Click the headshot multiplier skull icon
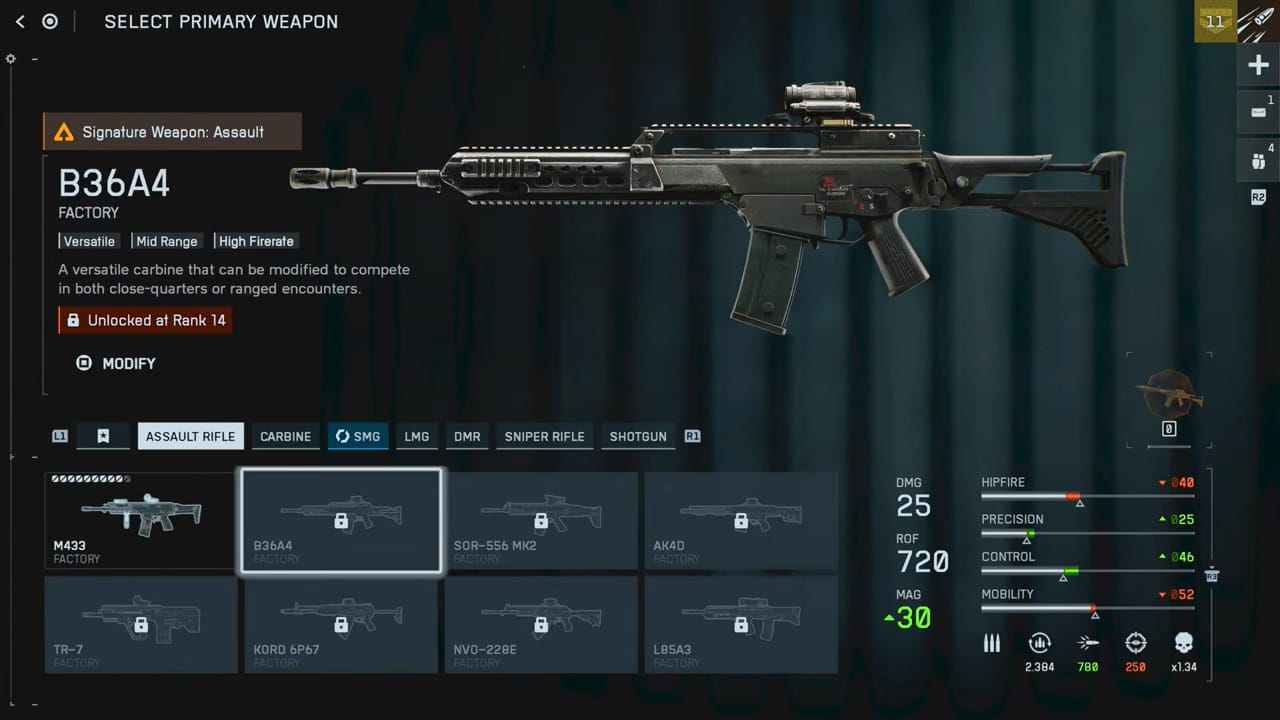Image resolution: width=1280 pixels, height=720 pixels. click(x=1184, y=643)
